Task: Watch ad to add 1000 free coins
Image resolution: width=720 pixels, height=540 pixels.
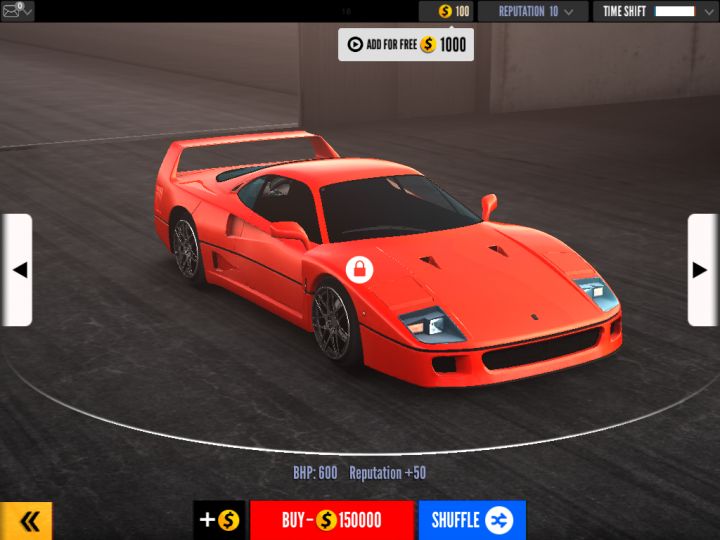Action: [x=405, y=44]
